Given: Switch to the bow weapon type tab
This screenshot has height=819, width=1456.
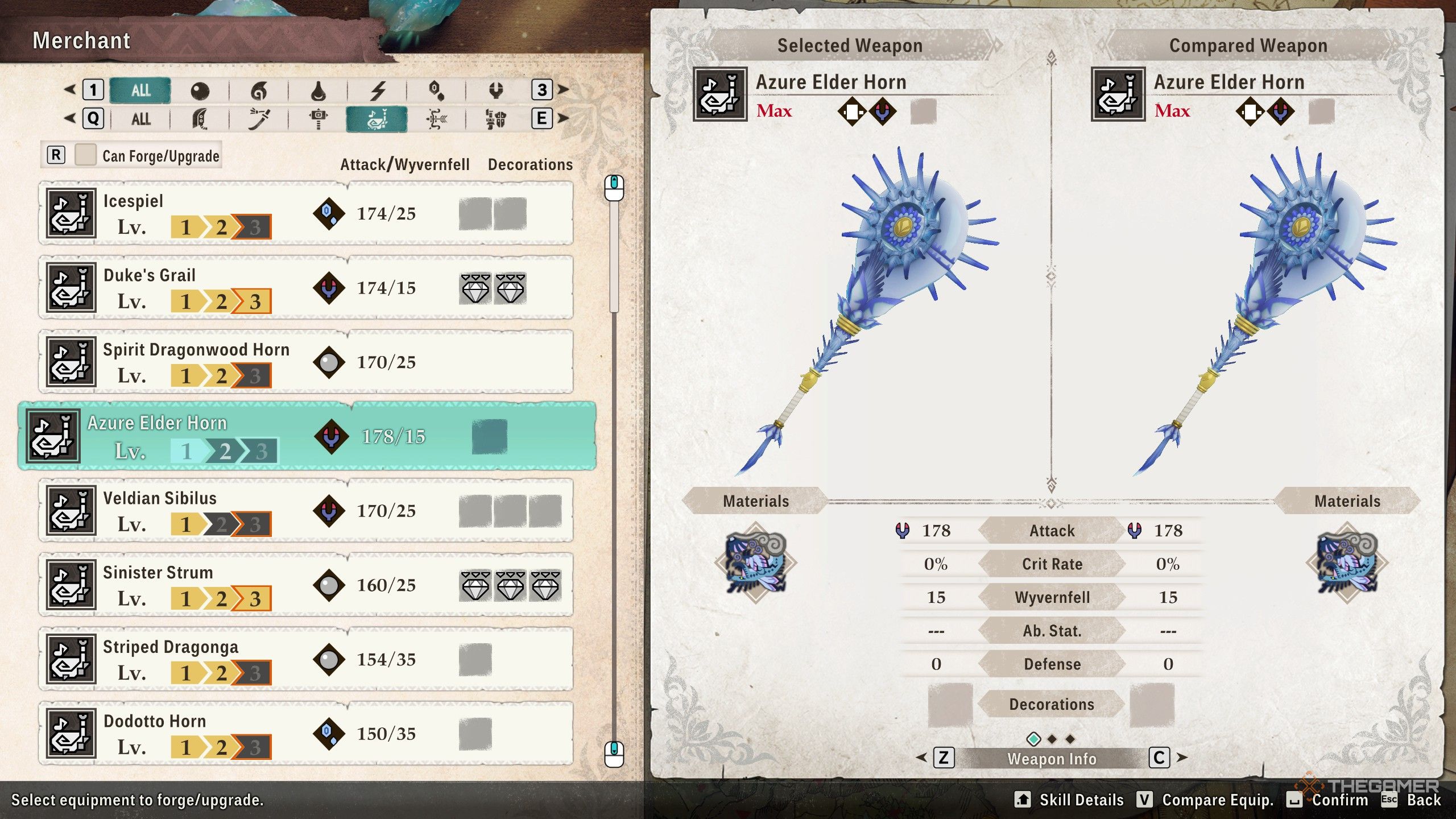Looking at the screenshot, I should click(x=436, y=119).
